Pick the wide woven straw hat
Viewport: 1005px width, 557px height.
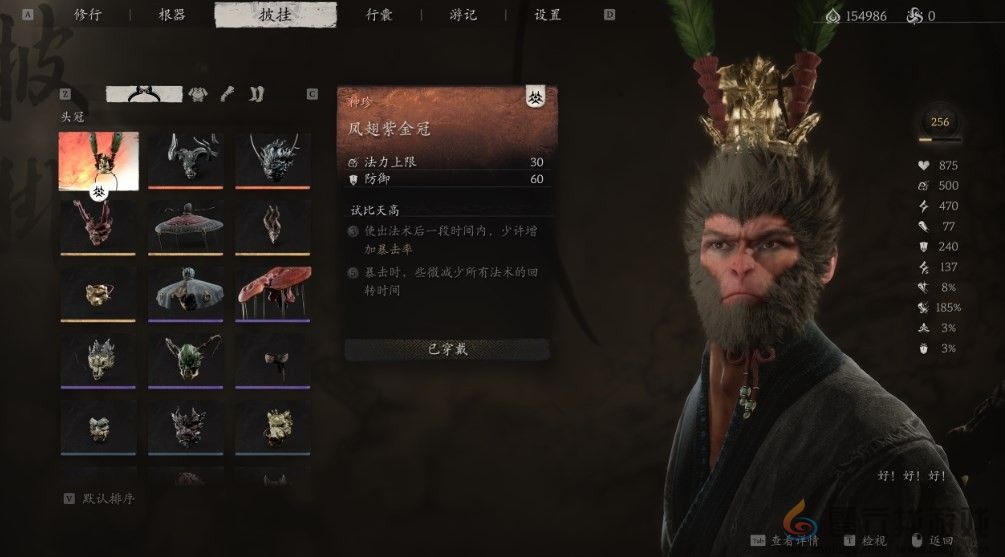[x=185, y=225]
